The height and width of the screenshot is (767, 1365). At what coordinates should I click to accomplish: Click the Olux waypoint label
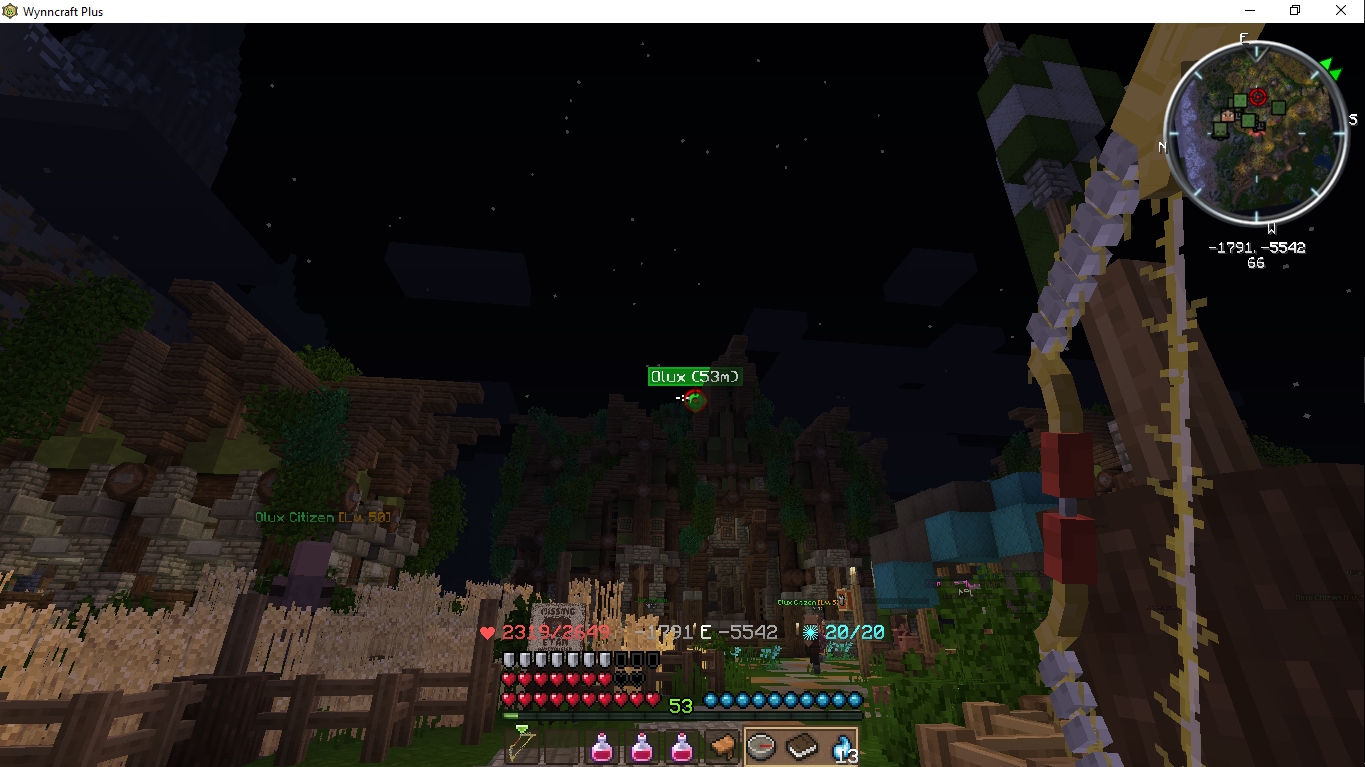[x=695, y=377]
